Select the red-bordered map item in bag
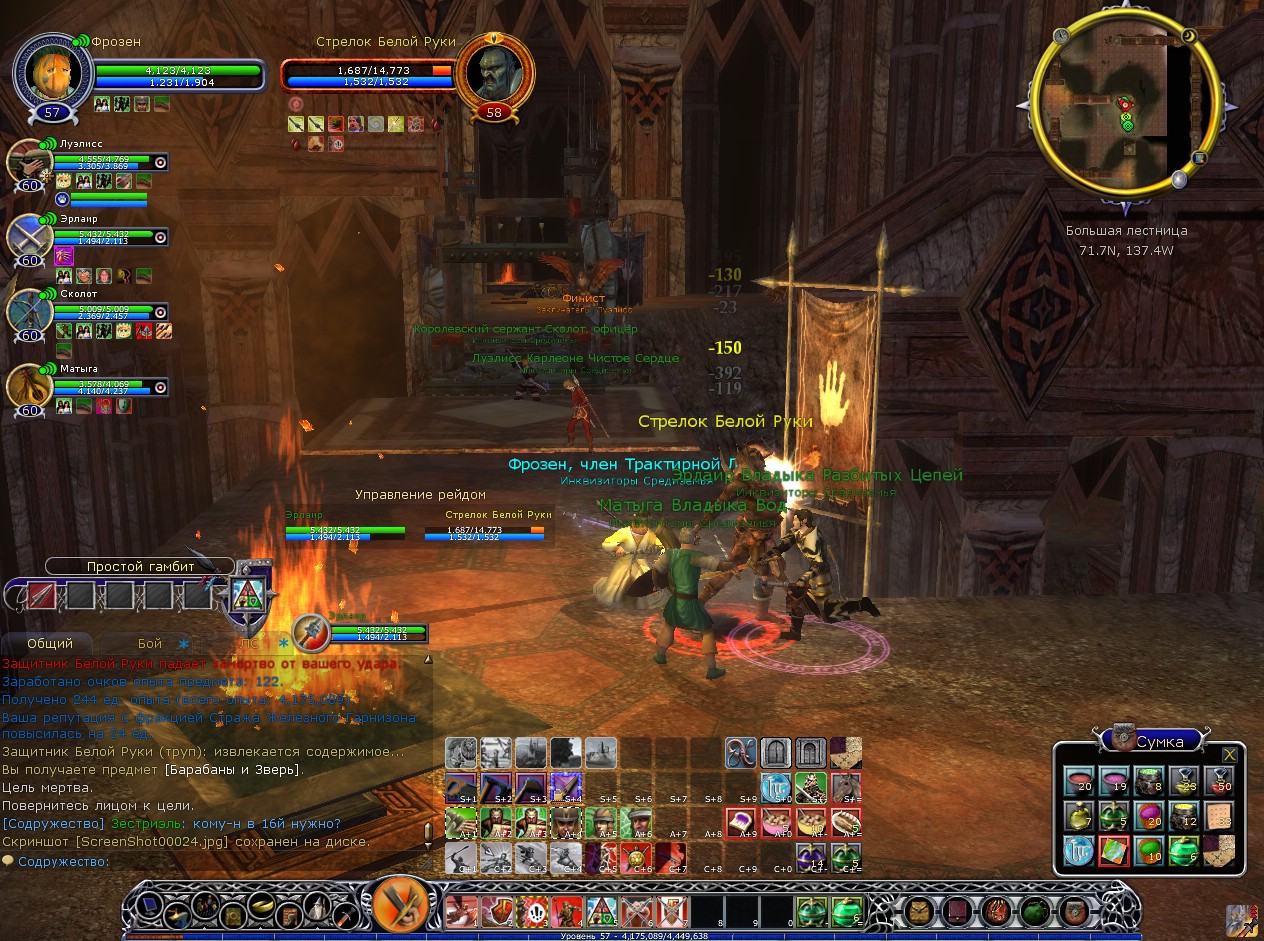 tap(1113, 851)
